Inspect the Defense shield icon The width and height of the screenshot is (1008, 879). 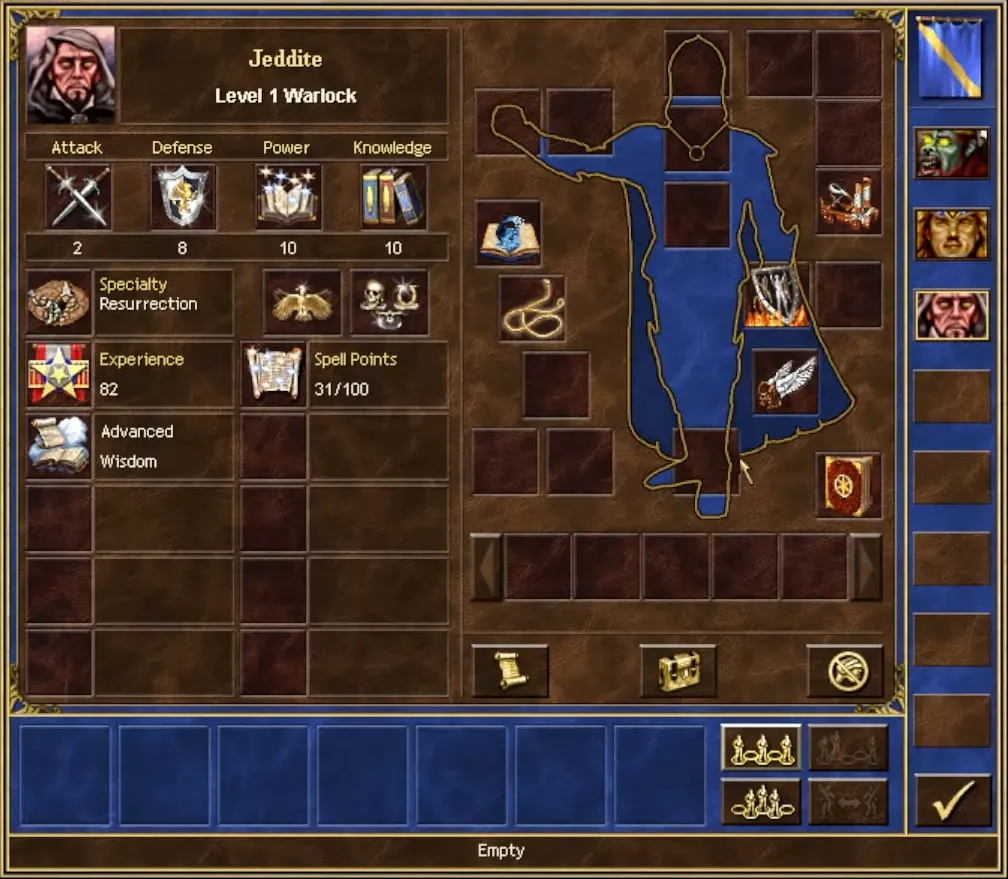tap(182, 197)
